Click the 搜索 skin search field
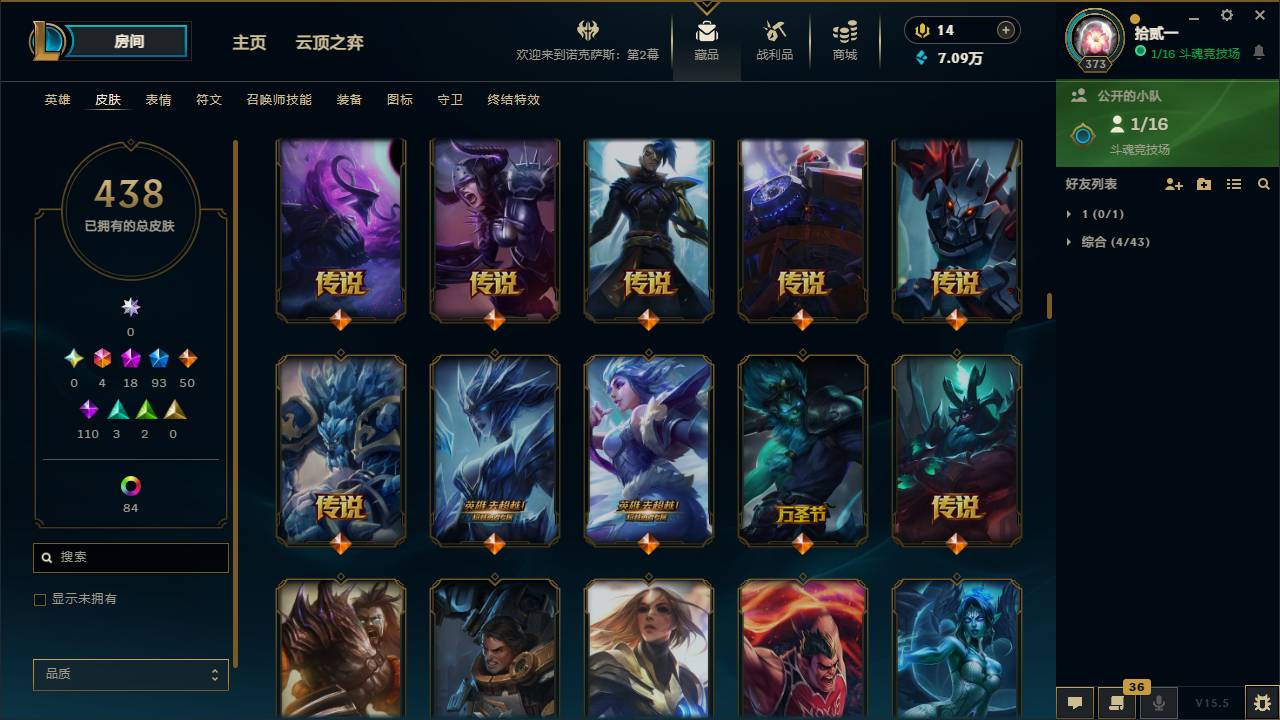The image size is (1280, 720). pos(130,557)
